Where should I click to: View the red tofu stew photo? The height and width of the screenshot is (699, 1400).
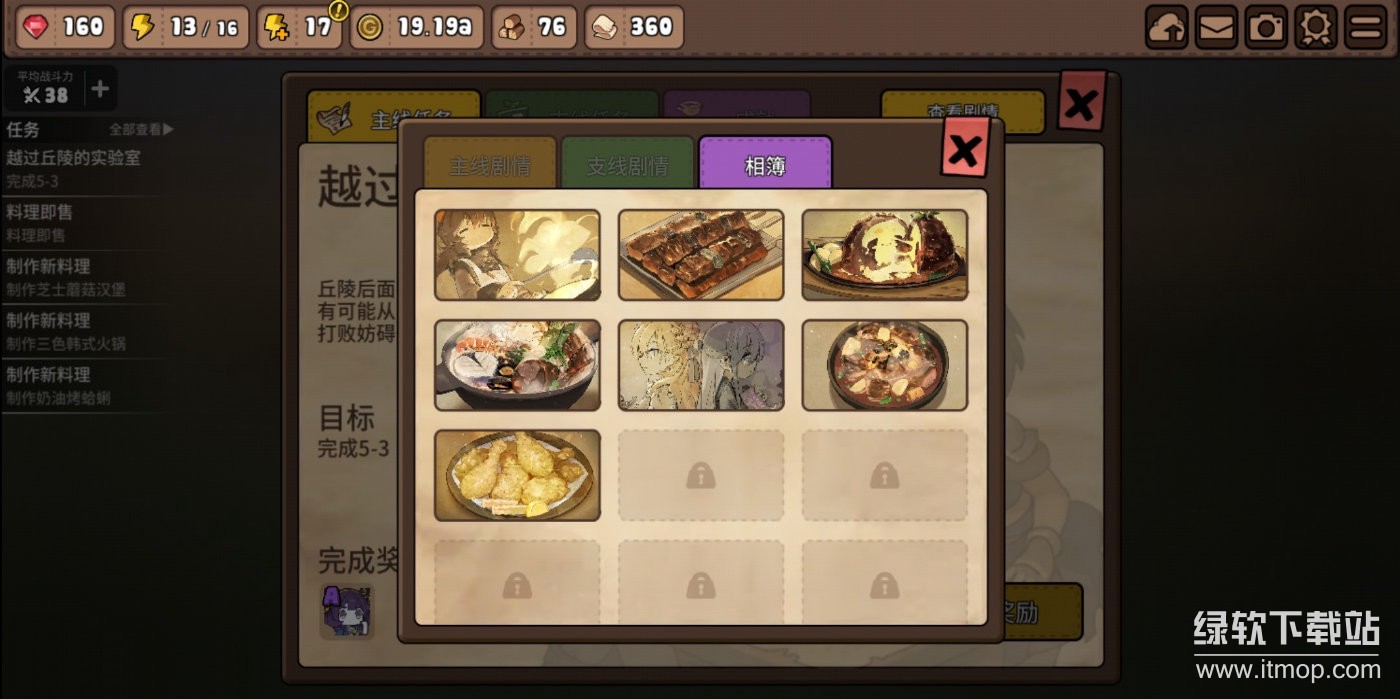(884, 365)
